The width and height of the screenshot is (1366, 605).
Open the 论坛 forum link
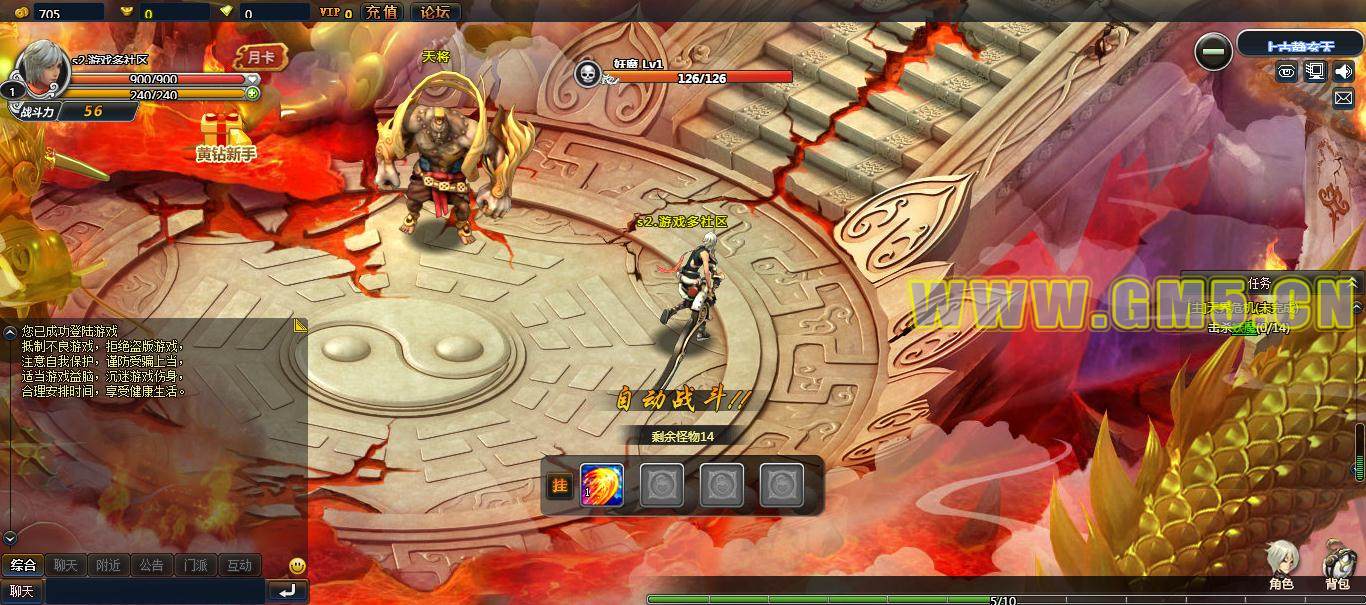pos(435,12)
